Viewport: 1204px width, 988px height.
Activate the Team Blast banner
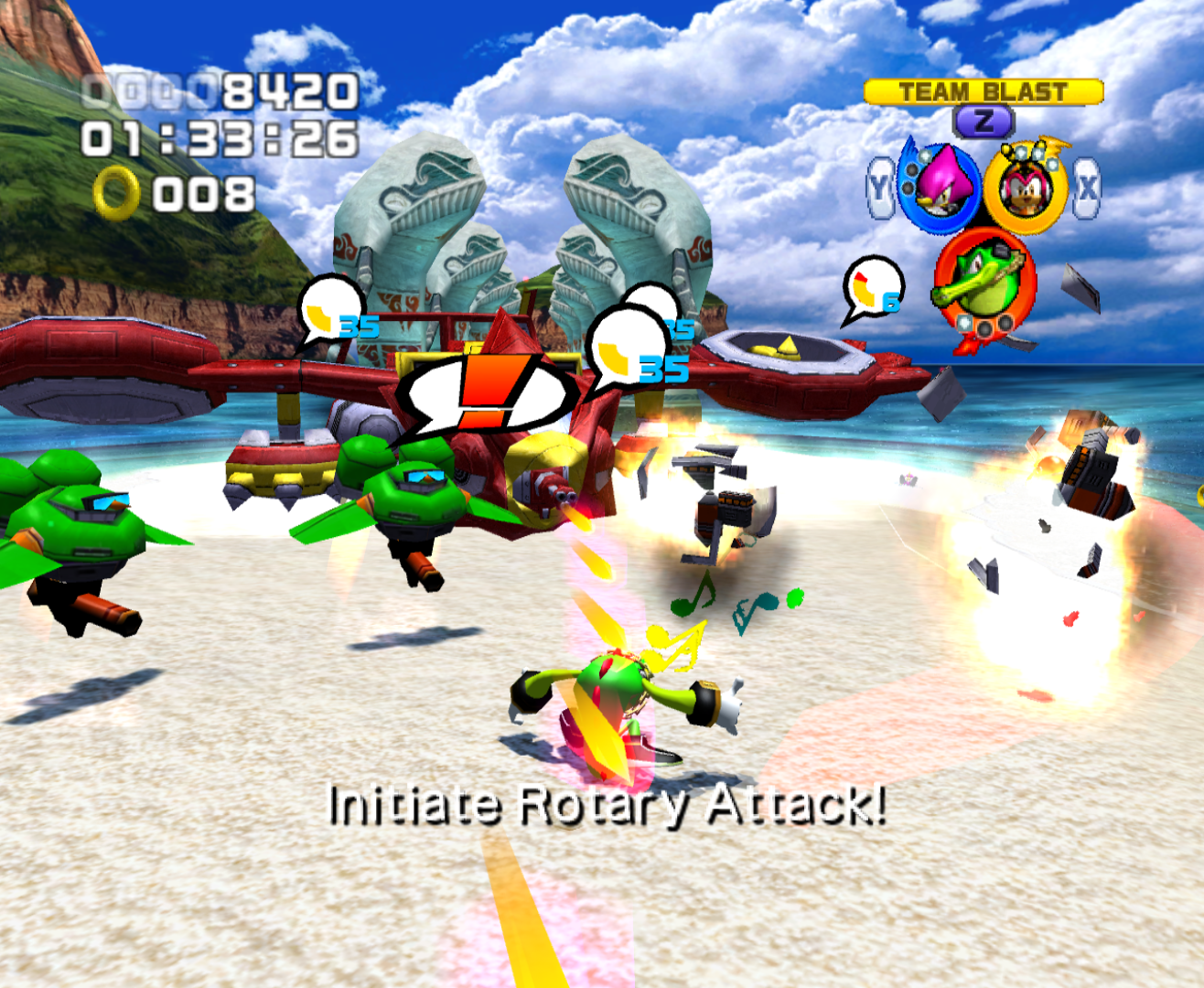(x=984, y=92)
